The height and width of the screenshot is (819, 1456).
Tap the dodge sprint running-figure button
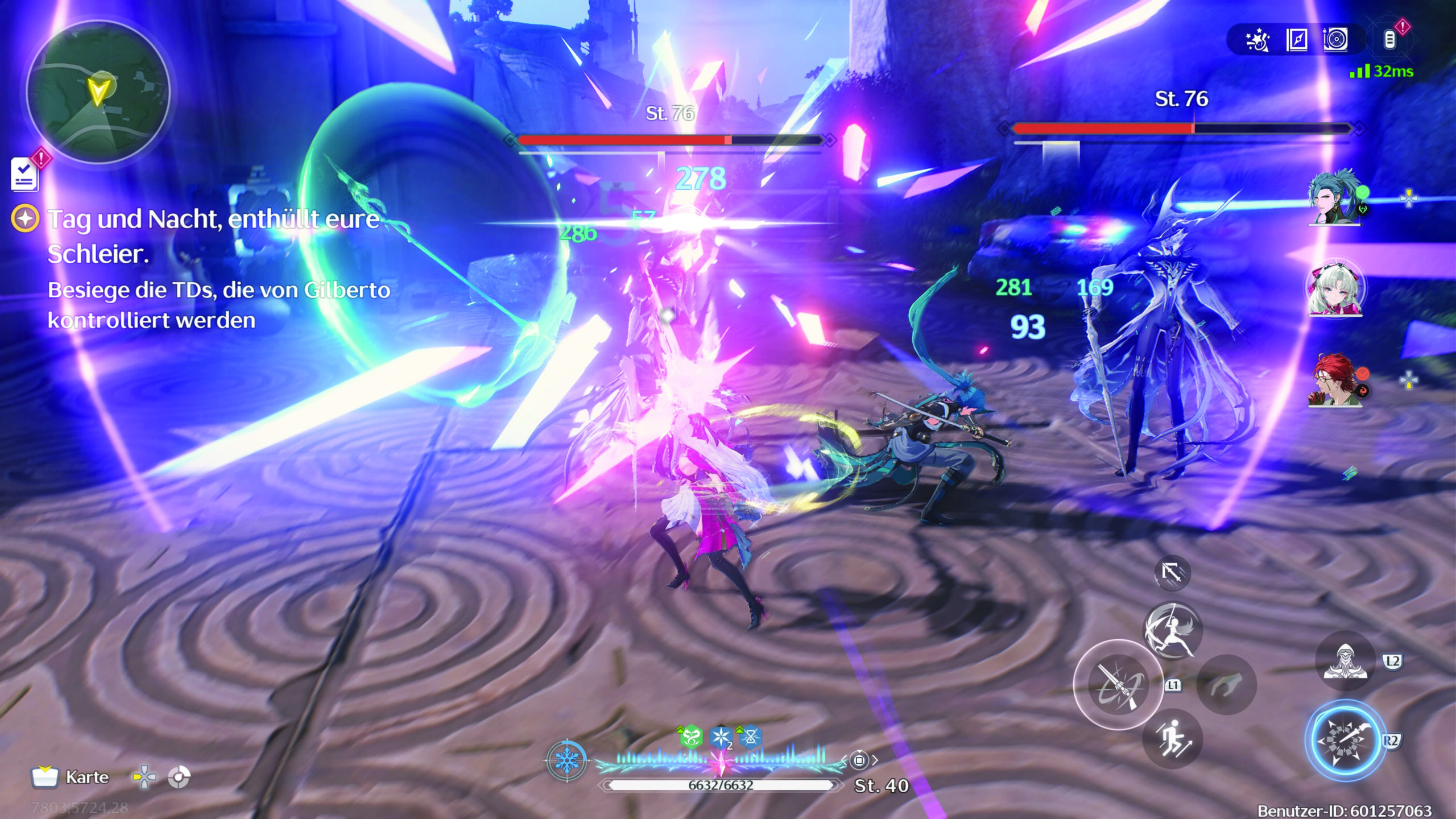[1172, 739]
